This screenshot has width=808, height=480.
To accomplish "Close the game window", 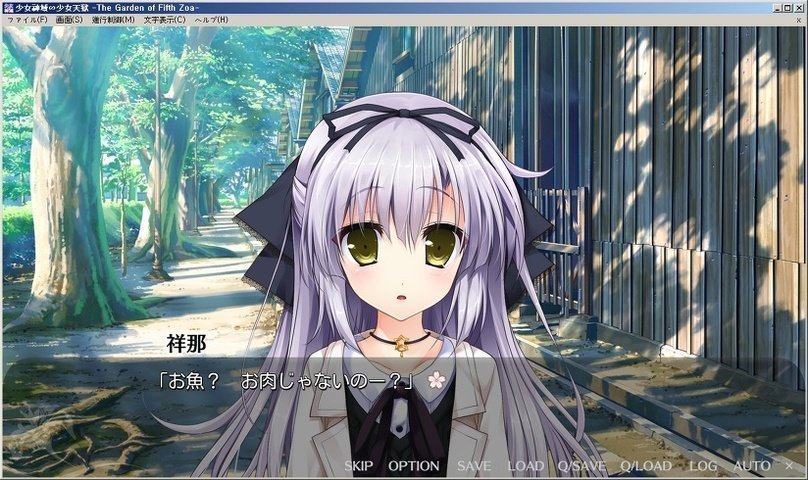I will tap(797, 6).
